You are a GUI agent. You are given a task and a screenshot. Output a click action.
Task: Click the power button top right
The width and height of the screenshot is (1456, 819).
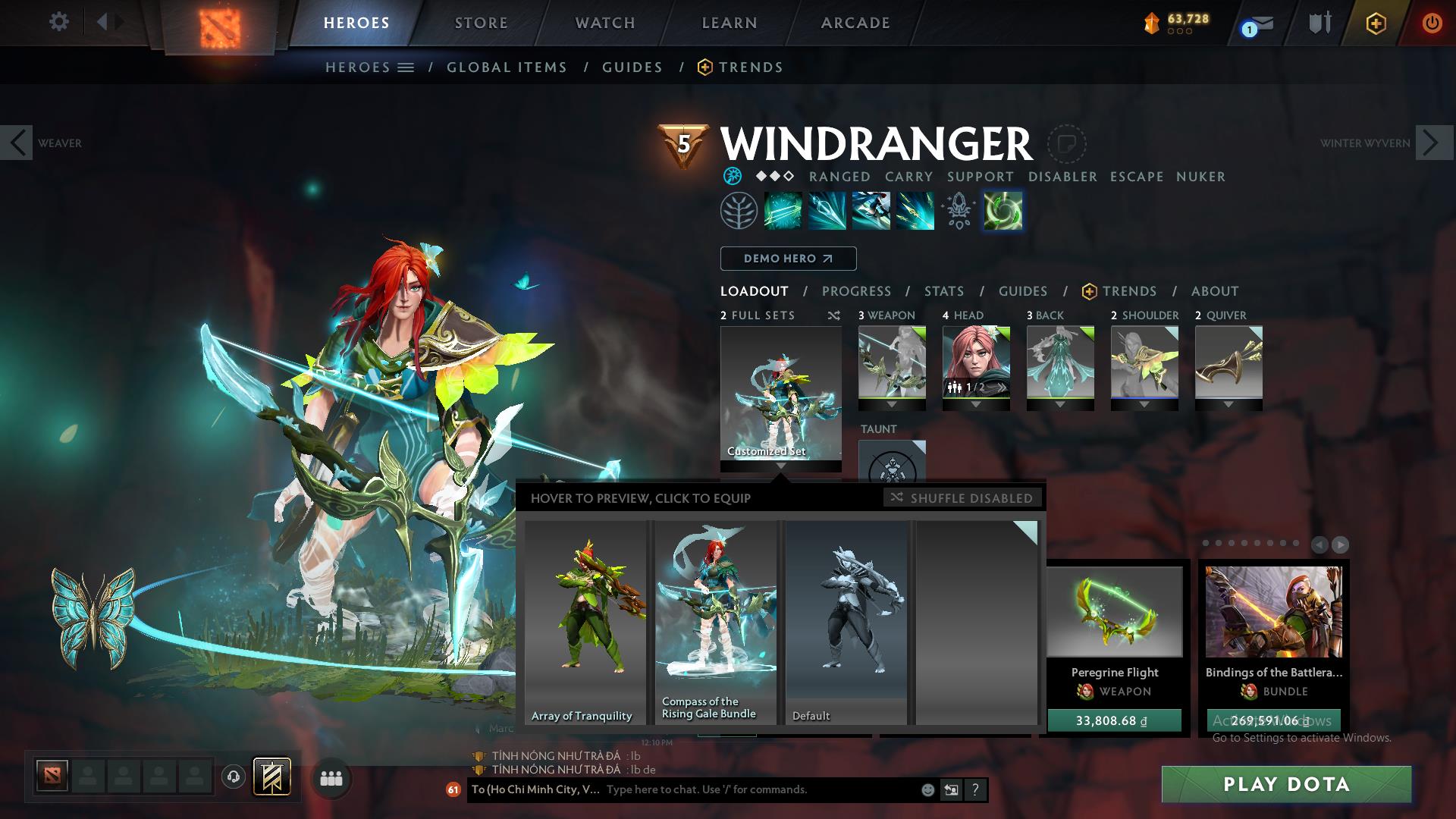coord(1432,23)
